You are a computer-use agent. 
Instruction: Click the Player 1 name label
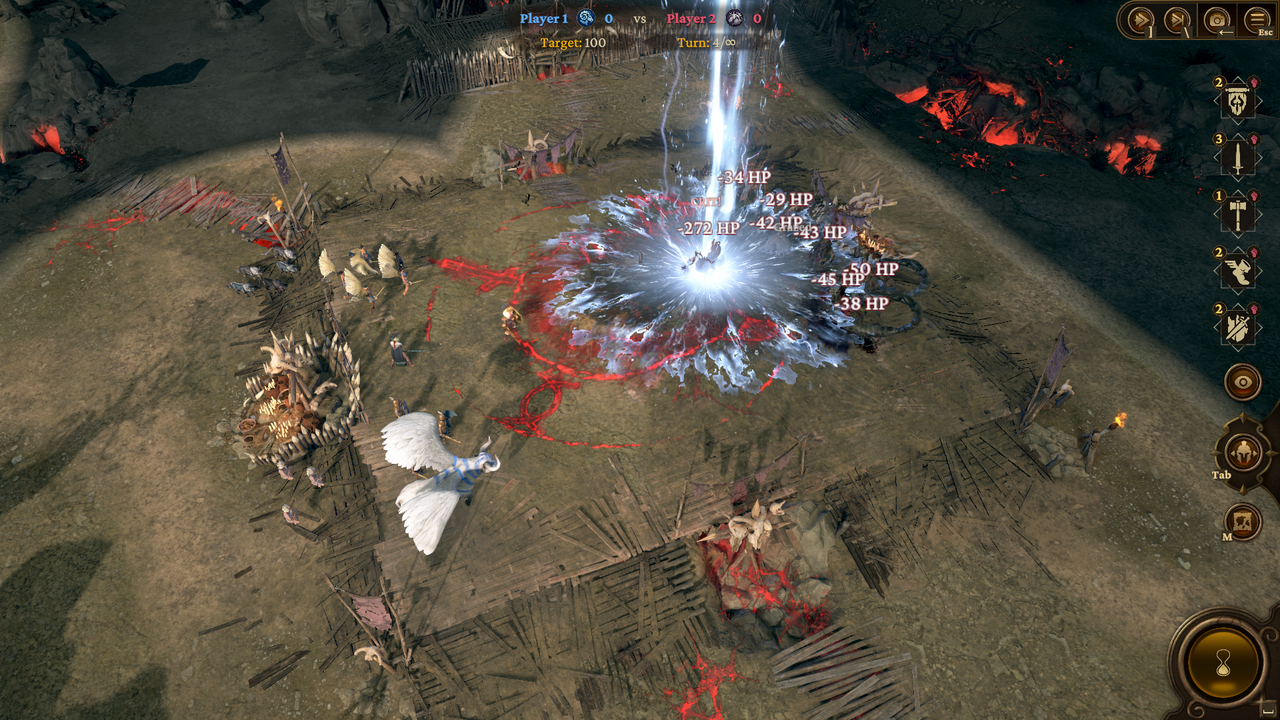pos(544,16)
